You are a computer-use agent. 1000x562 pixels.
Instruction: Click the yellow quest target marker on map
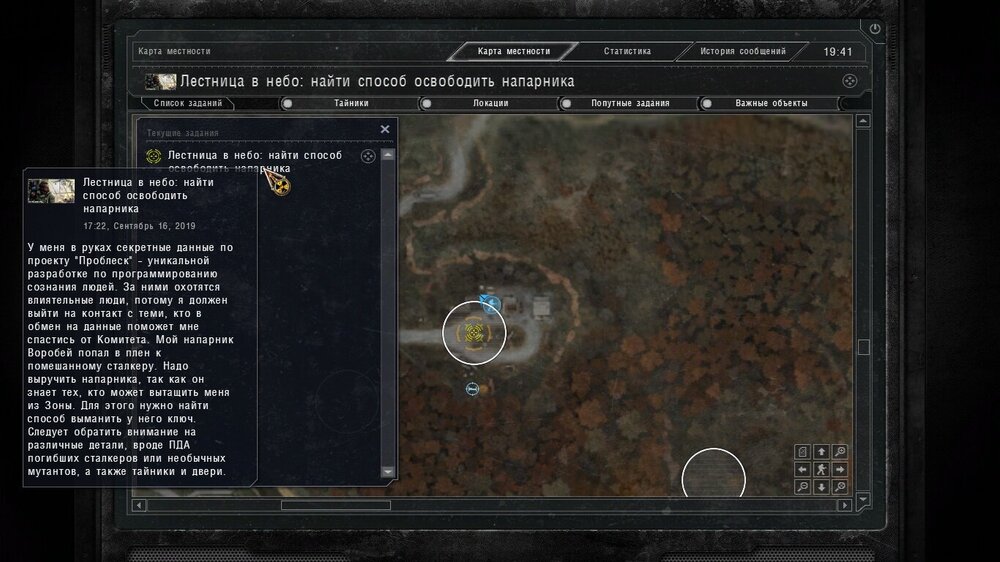(x=474, y=332)
